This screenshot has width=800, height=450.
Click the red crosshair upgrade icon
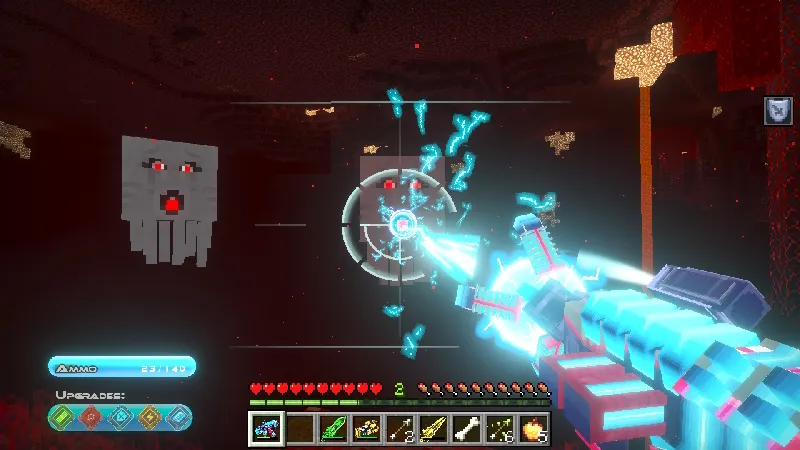(x=92, y=417)
